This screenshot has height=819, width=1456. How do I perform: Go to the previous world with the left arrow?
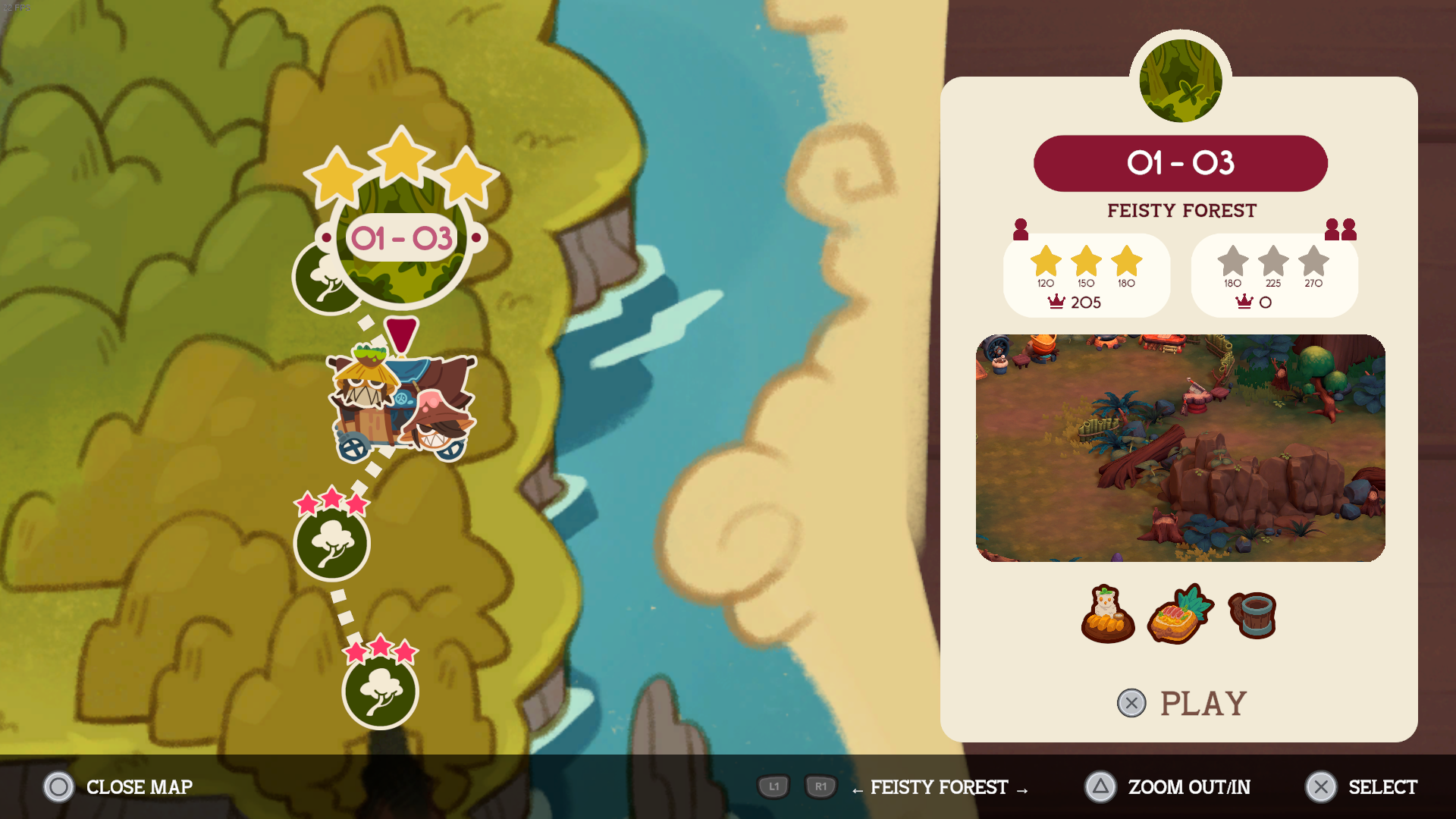point(855,789)
